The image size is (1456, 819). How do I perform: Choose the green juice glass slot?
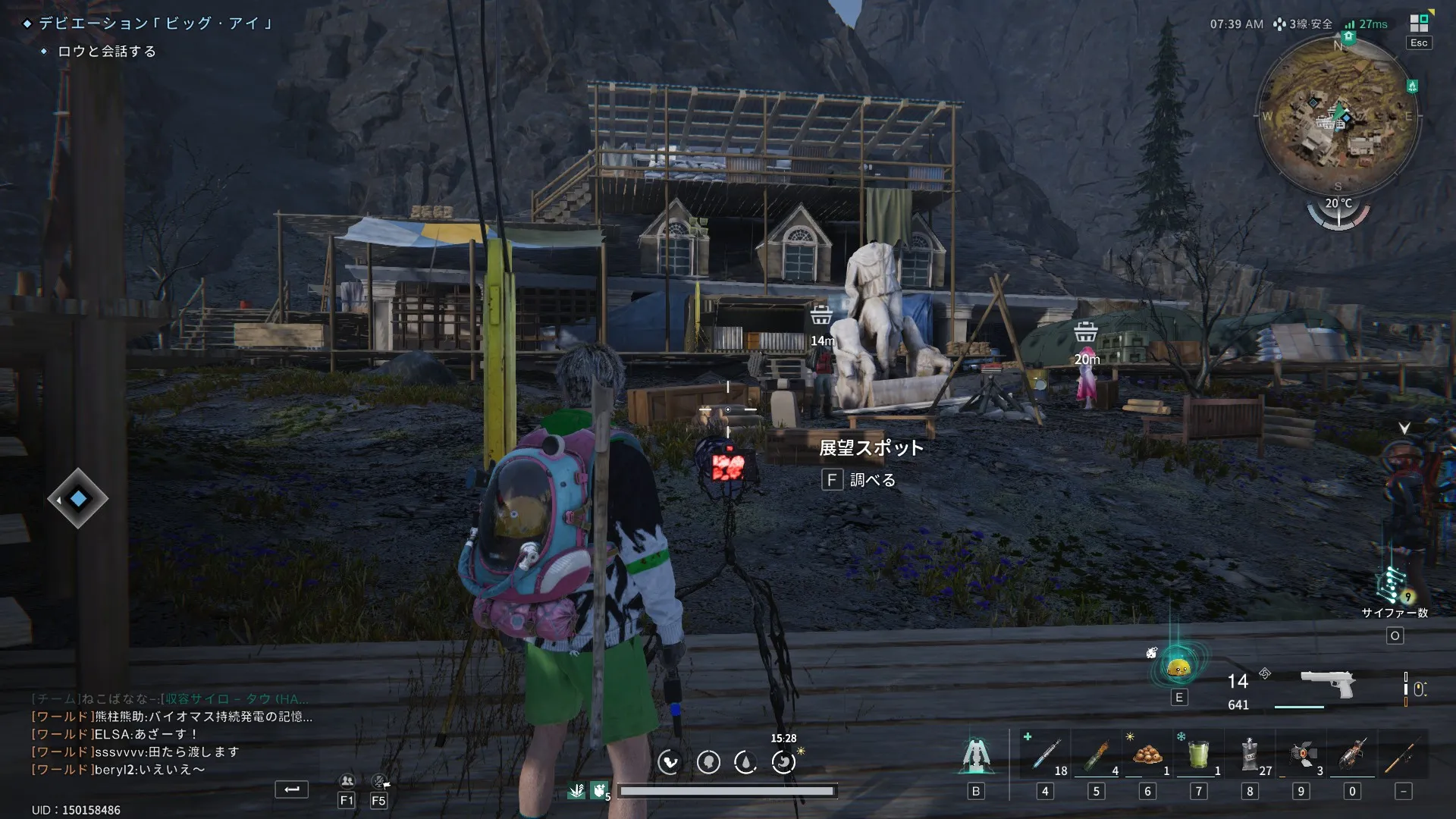click(x=1198, y=755)
